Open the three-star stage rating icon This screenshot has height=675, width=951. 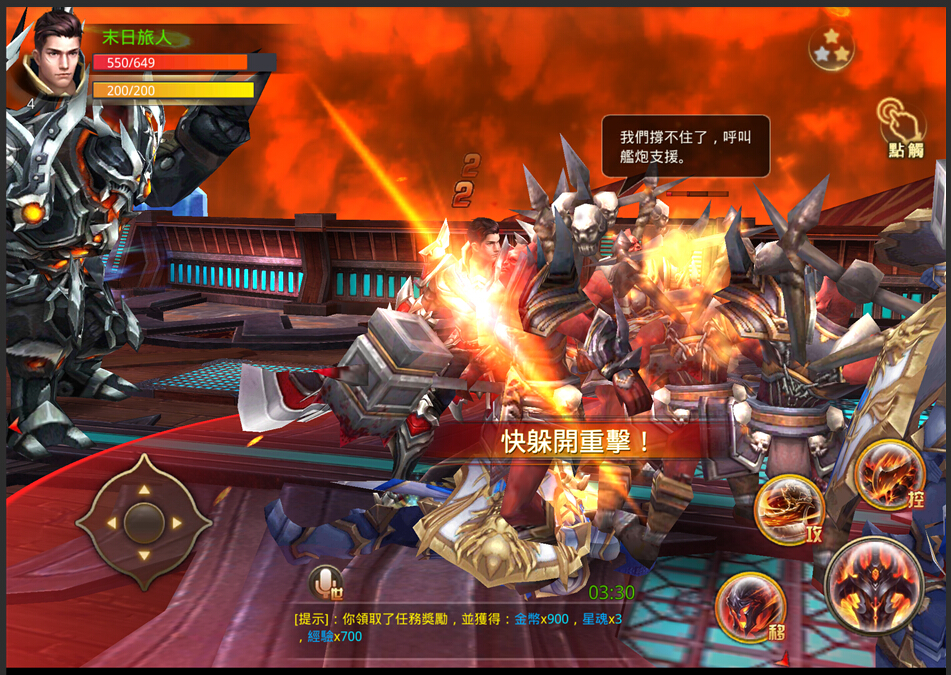(832, 46)
